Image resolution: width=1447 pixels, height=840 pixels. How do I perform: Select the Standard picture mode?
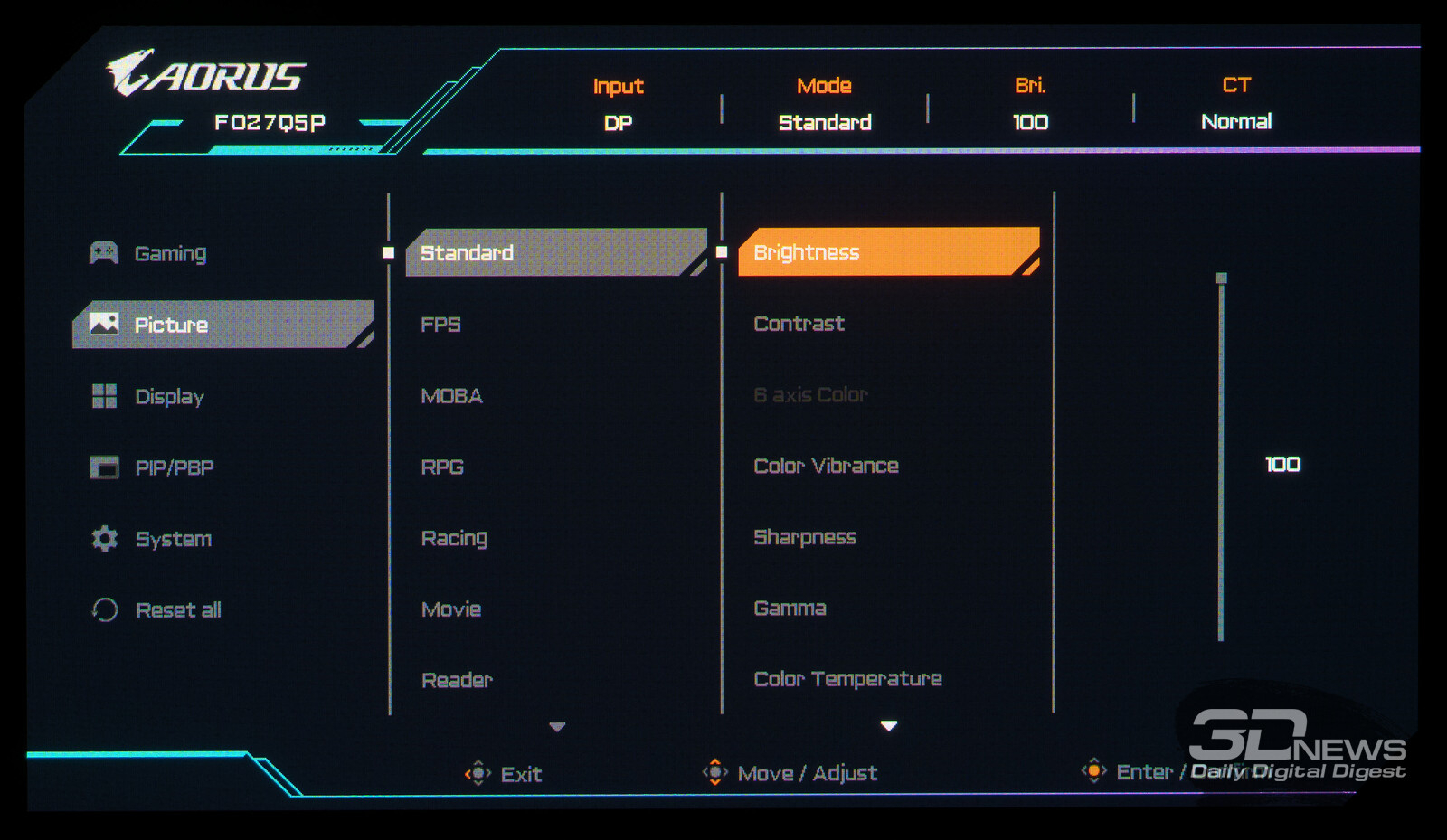point(467,252)
